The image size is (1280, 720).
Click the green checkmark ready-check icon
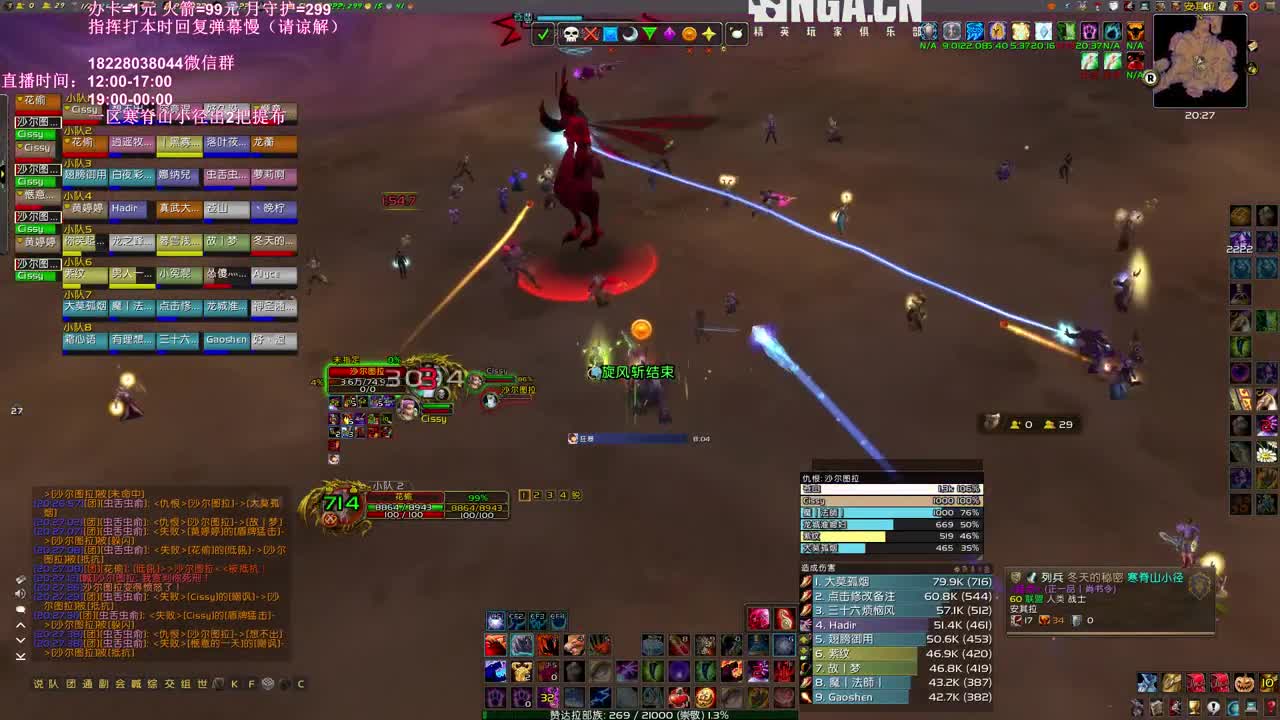coord(542,34)
